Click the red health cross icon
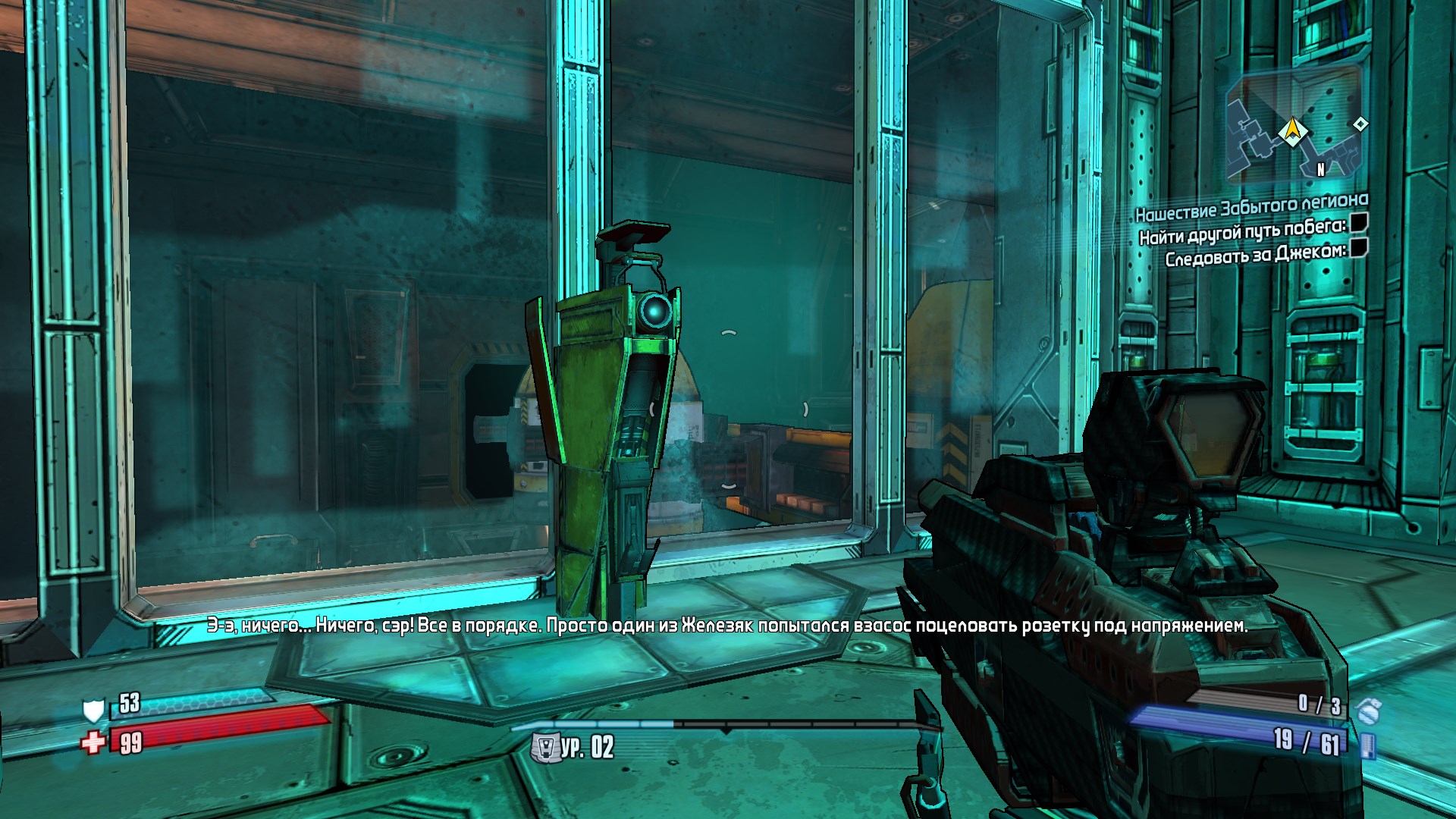1456x819 pixels. [x=94, y=742]
